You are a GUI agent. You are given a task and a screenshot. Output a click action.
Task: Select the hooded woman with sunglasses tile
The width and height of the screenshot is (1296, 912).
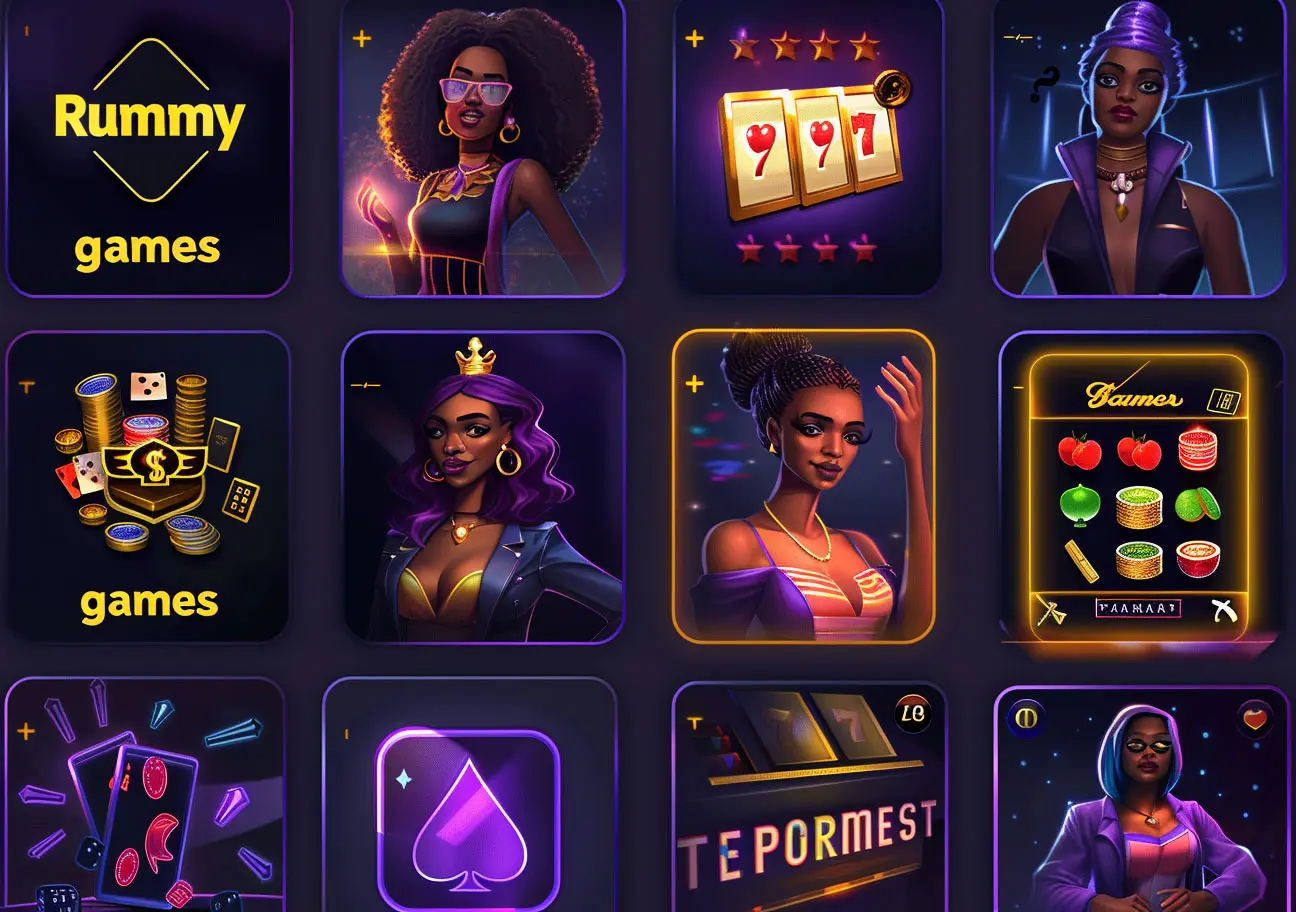[x=1142, y=800]
